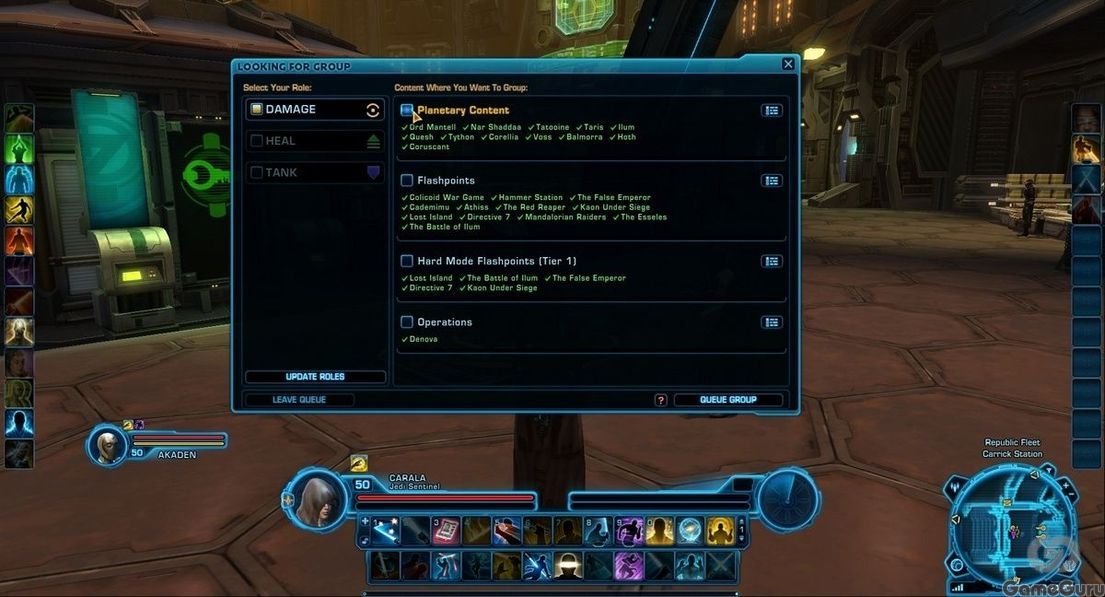
Task: Select the Heal role checkbox
Action: [257, 142]
